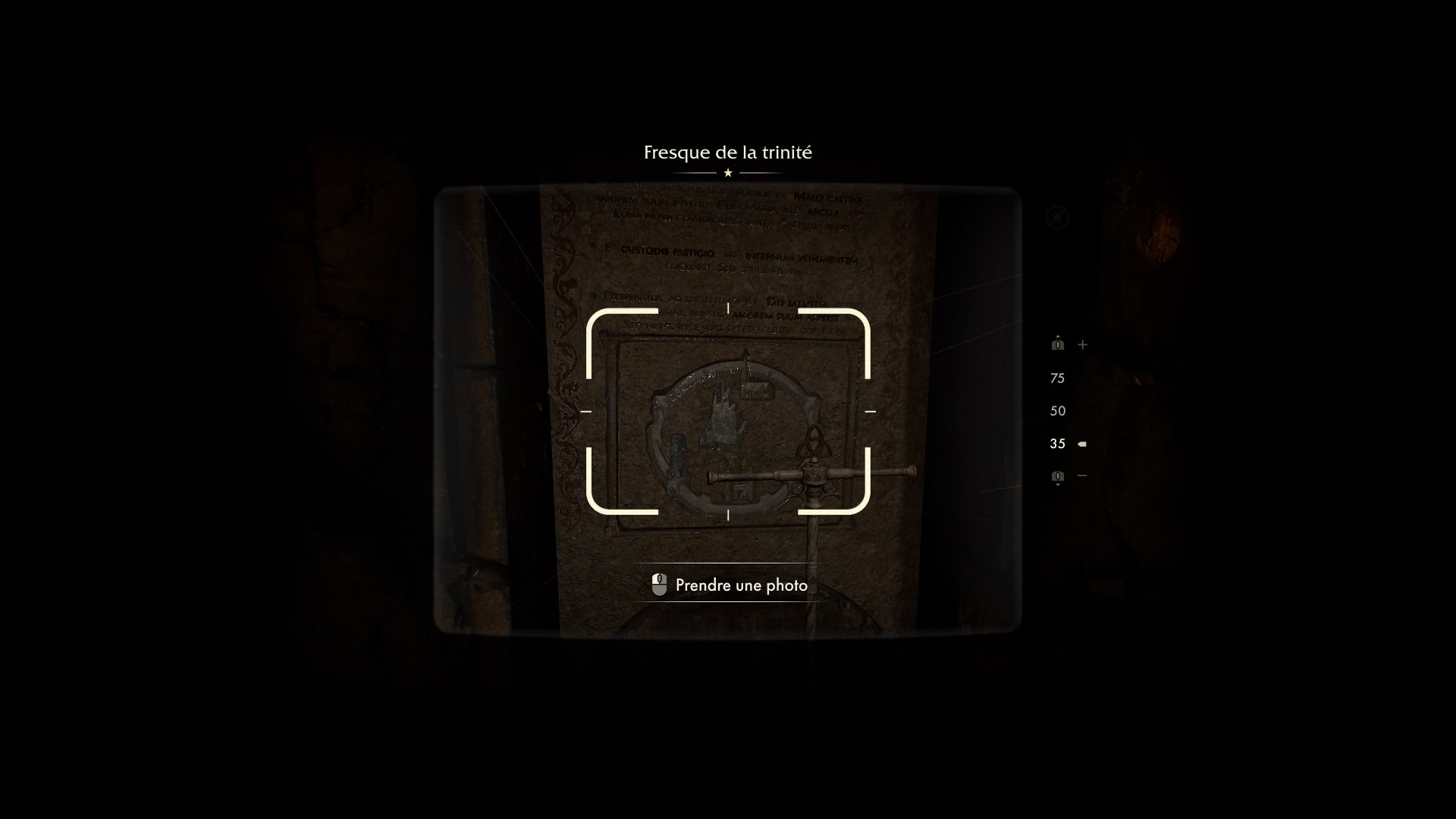This screenshot has height=819, width=1456.
Task: Click the mouse scroll-down icon below the zoom levels
Action: pos(1057,475)
